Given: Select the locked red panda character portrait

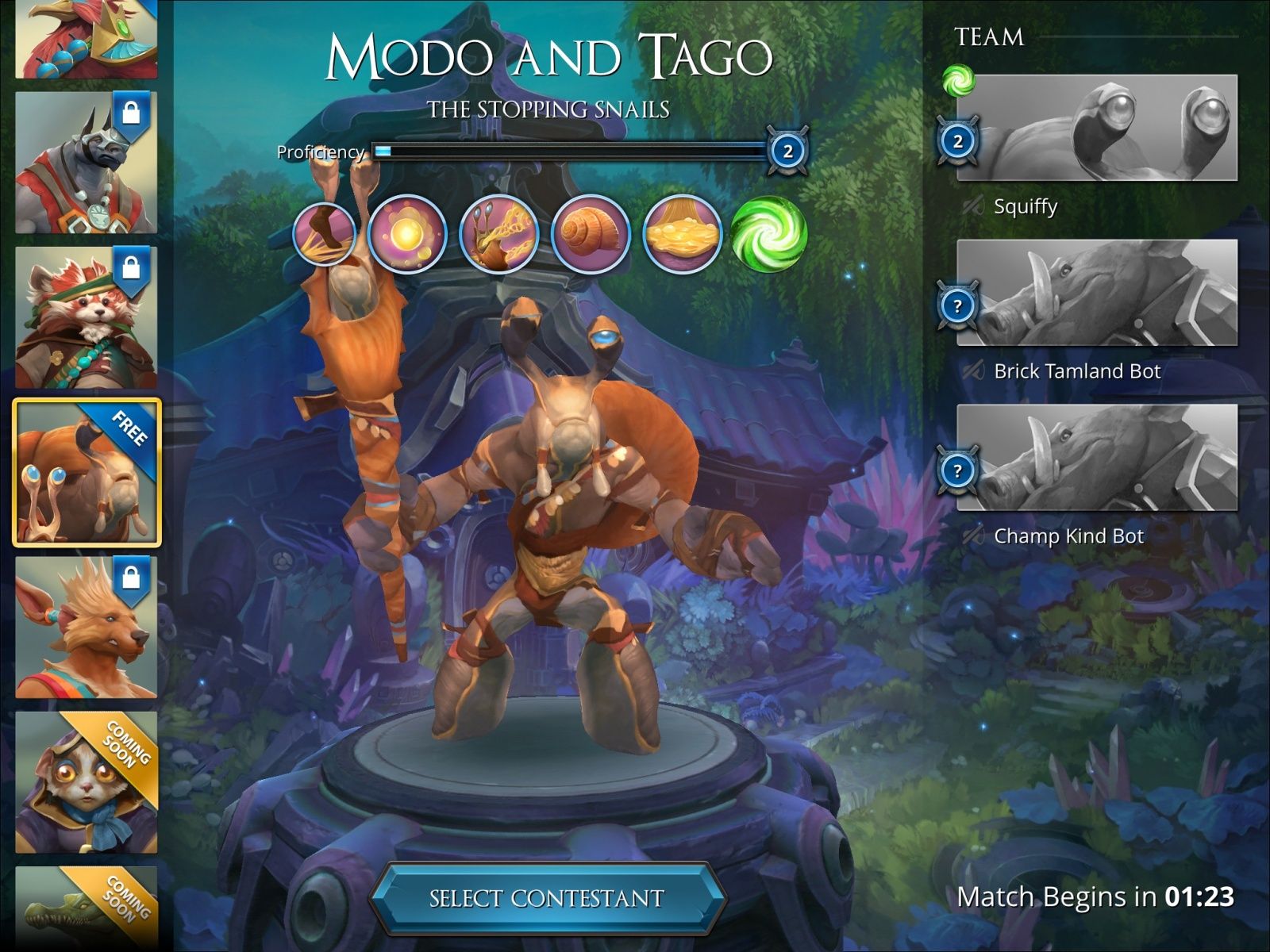Looking at the screenshot, I should click(x=87, y=317).
